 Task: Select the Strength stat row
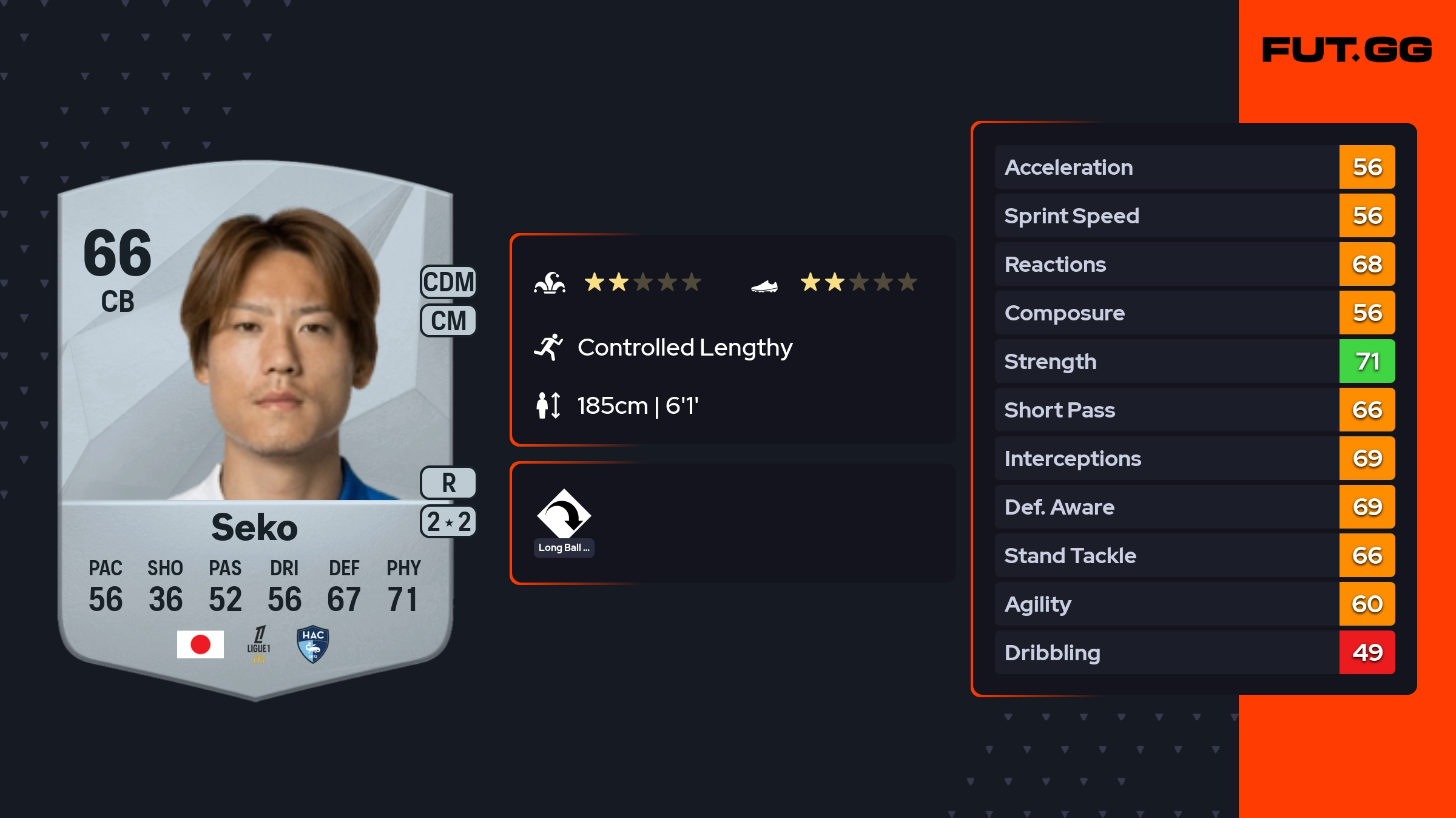click(x=1194, y=361)
